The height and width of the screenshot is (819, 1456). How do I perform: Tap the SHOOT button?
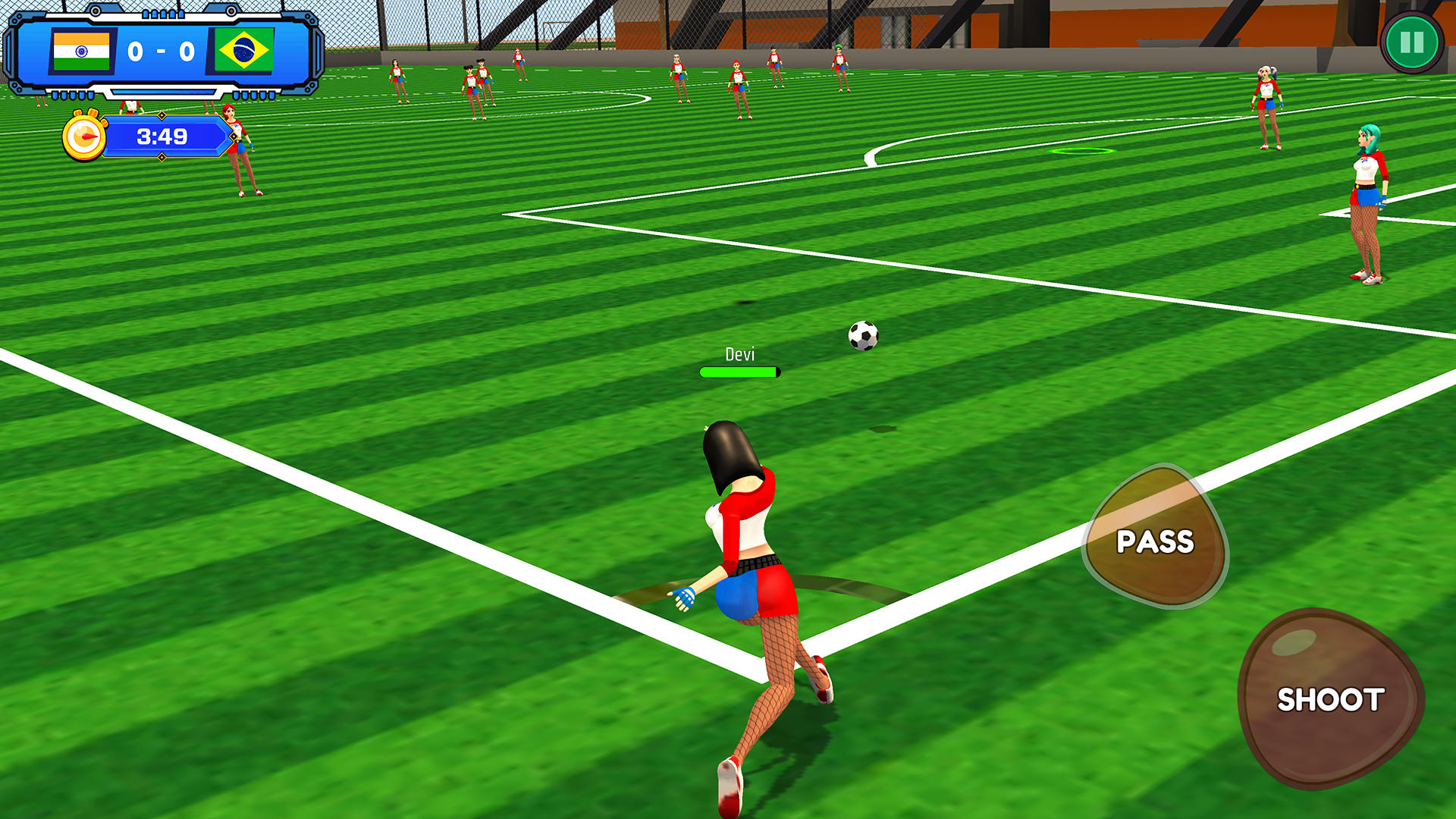[1333, 698]
